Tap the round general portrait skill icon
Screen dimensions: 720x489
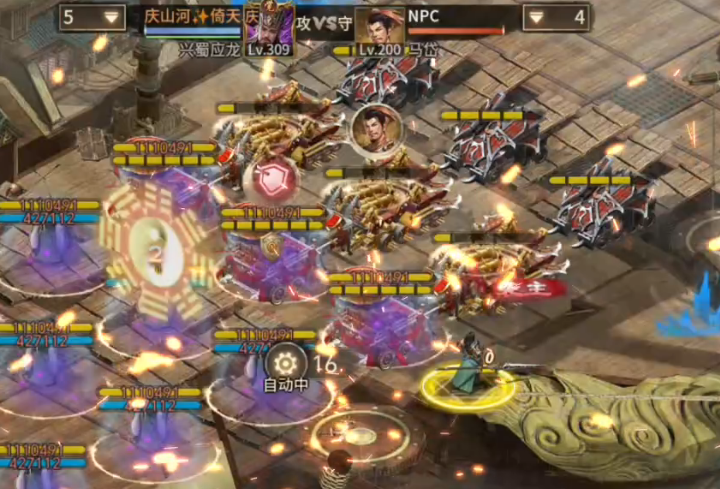pyautogui.click(x=376, y=129)
